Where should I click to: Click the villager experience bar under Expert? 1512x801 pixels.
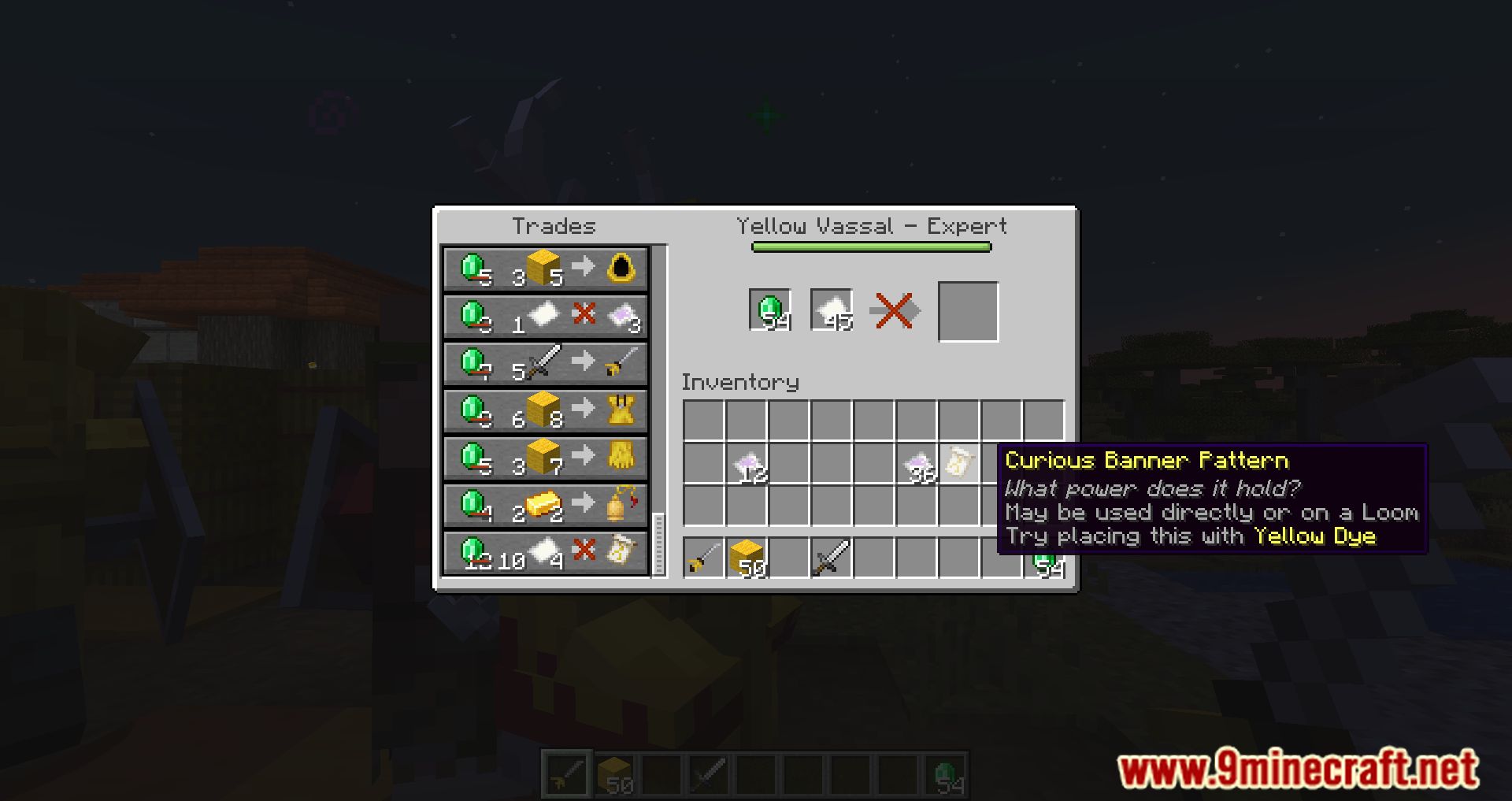point(870,247)
